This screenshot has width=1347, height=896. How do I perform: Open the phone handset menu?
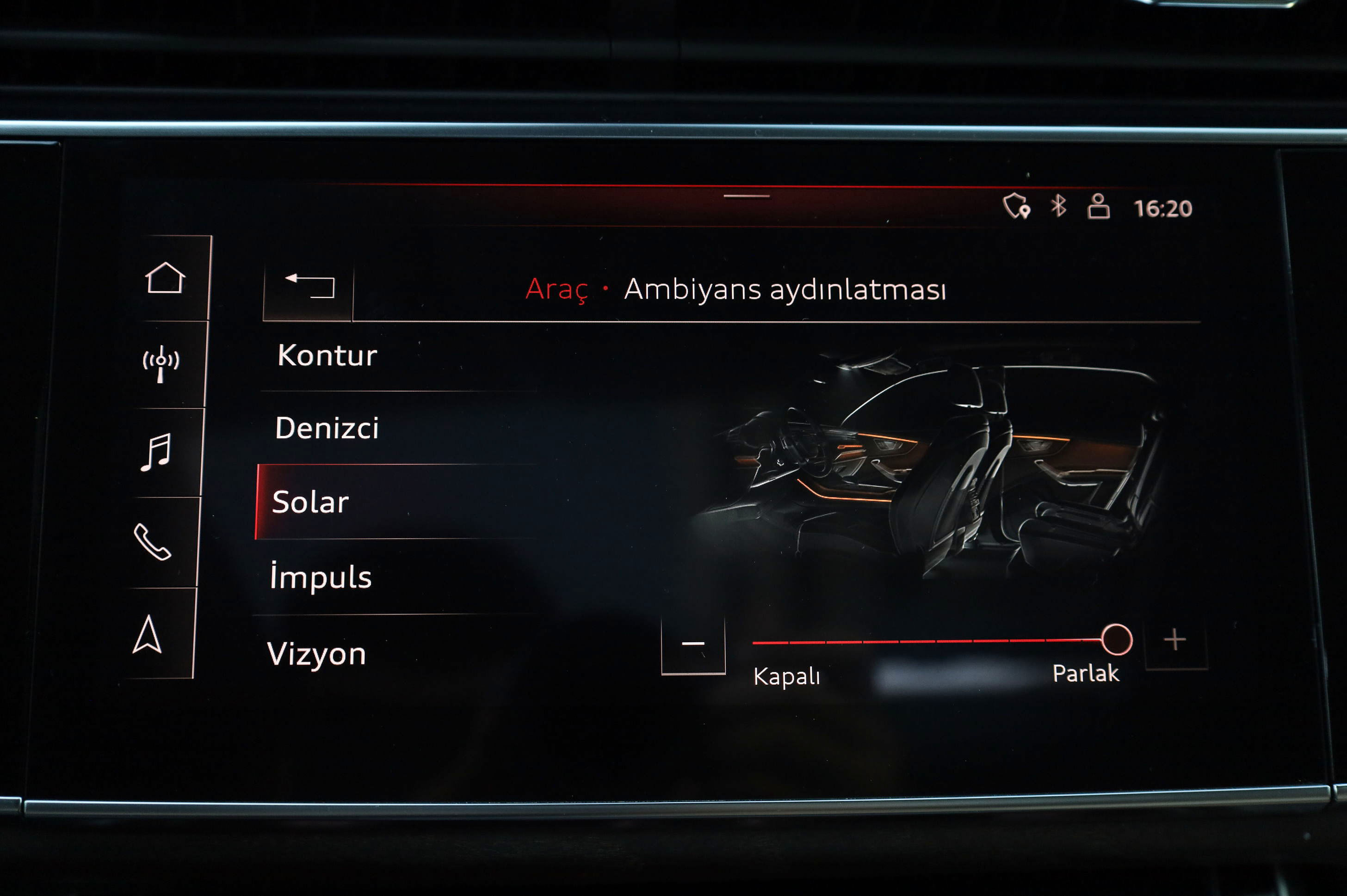click(x=152, y=542)
